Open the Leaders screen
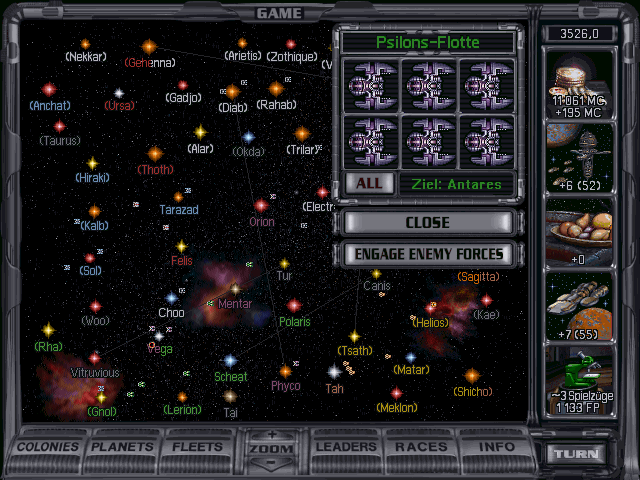 tap(349, 446)
